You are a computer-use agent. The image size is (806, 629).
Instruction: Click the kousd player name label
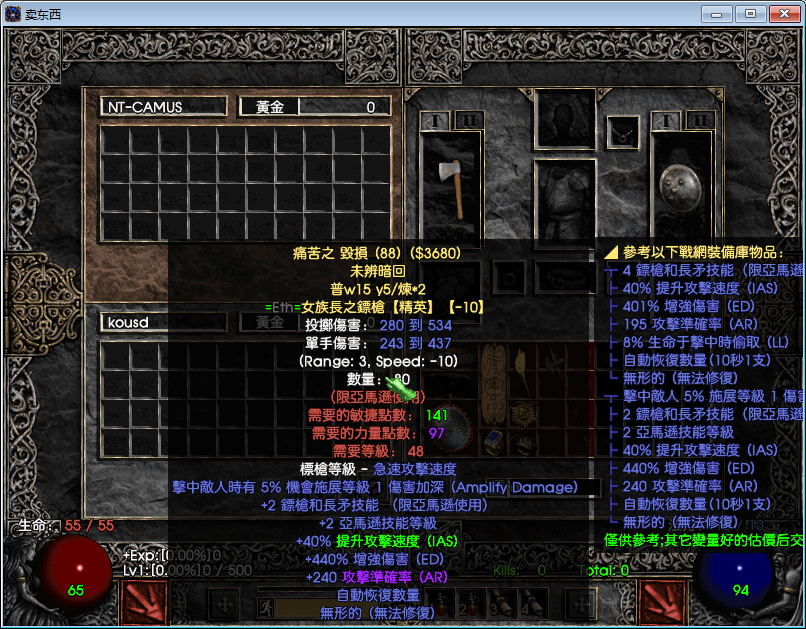[x=163, y=323]
